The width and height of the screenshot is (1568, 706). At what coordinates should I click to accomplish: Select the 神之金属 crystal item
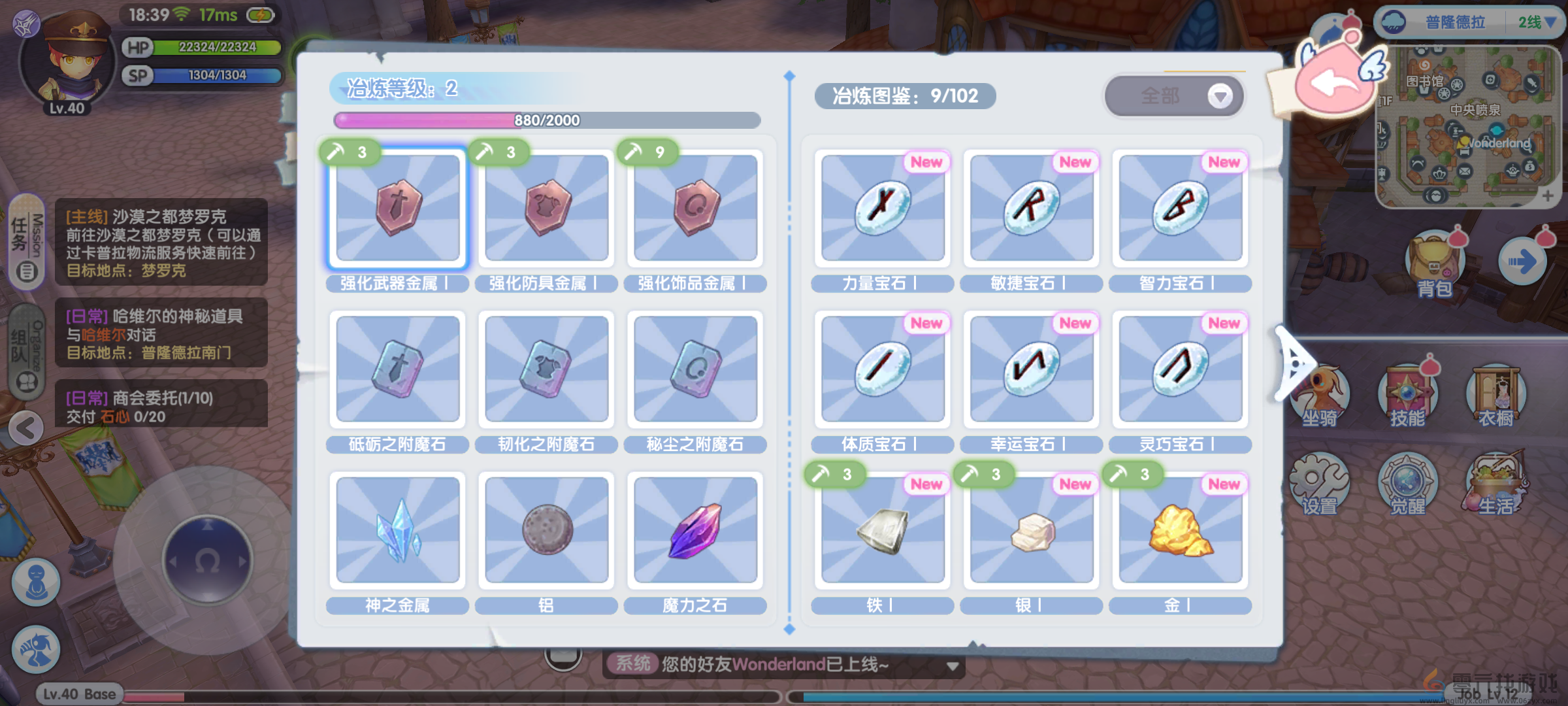[398, 529]
